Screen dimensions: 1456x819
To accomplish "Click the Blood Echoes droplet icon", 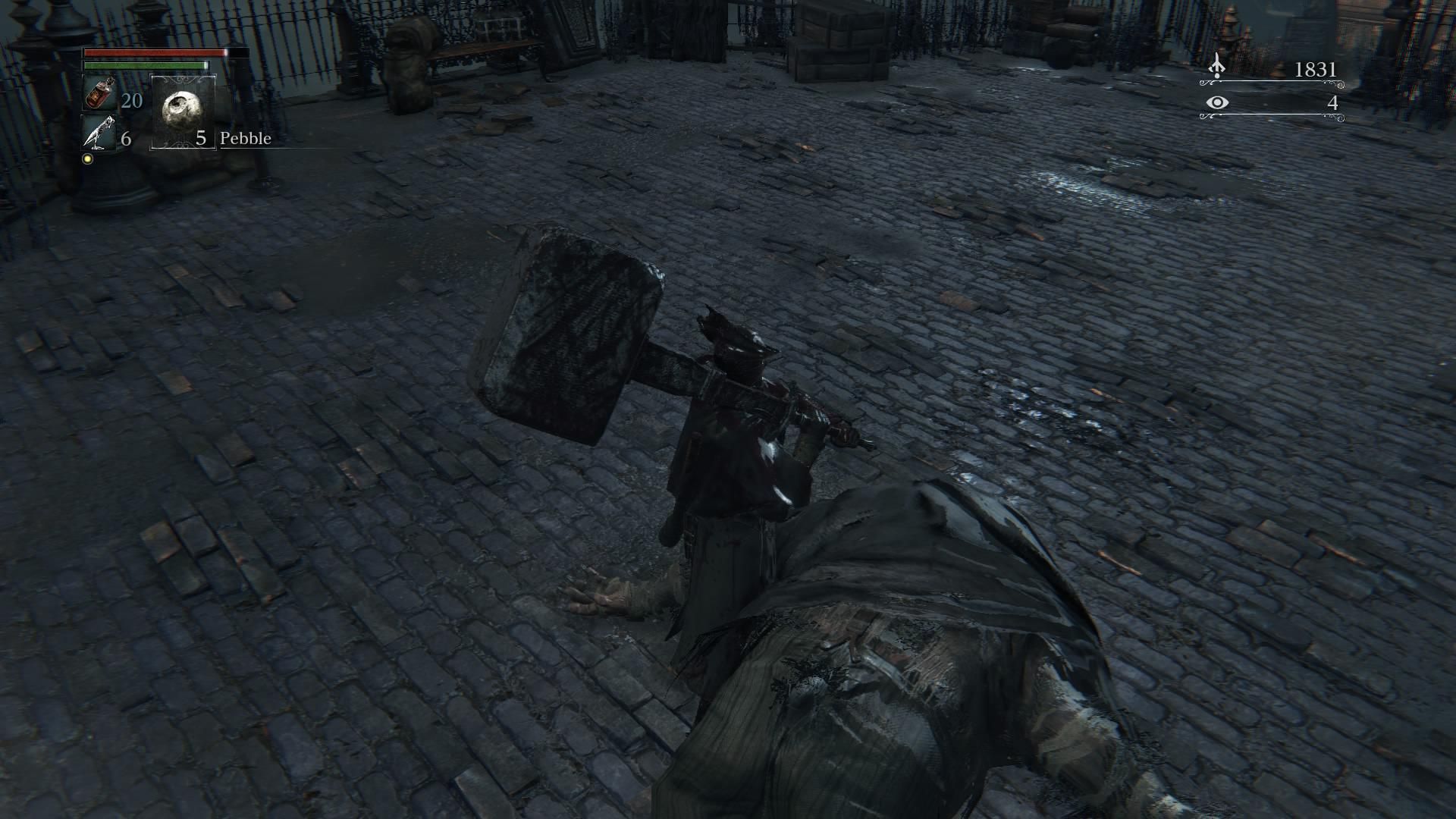I will click(1216, 66).
